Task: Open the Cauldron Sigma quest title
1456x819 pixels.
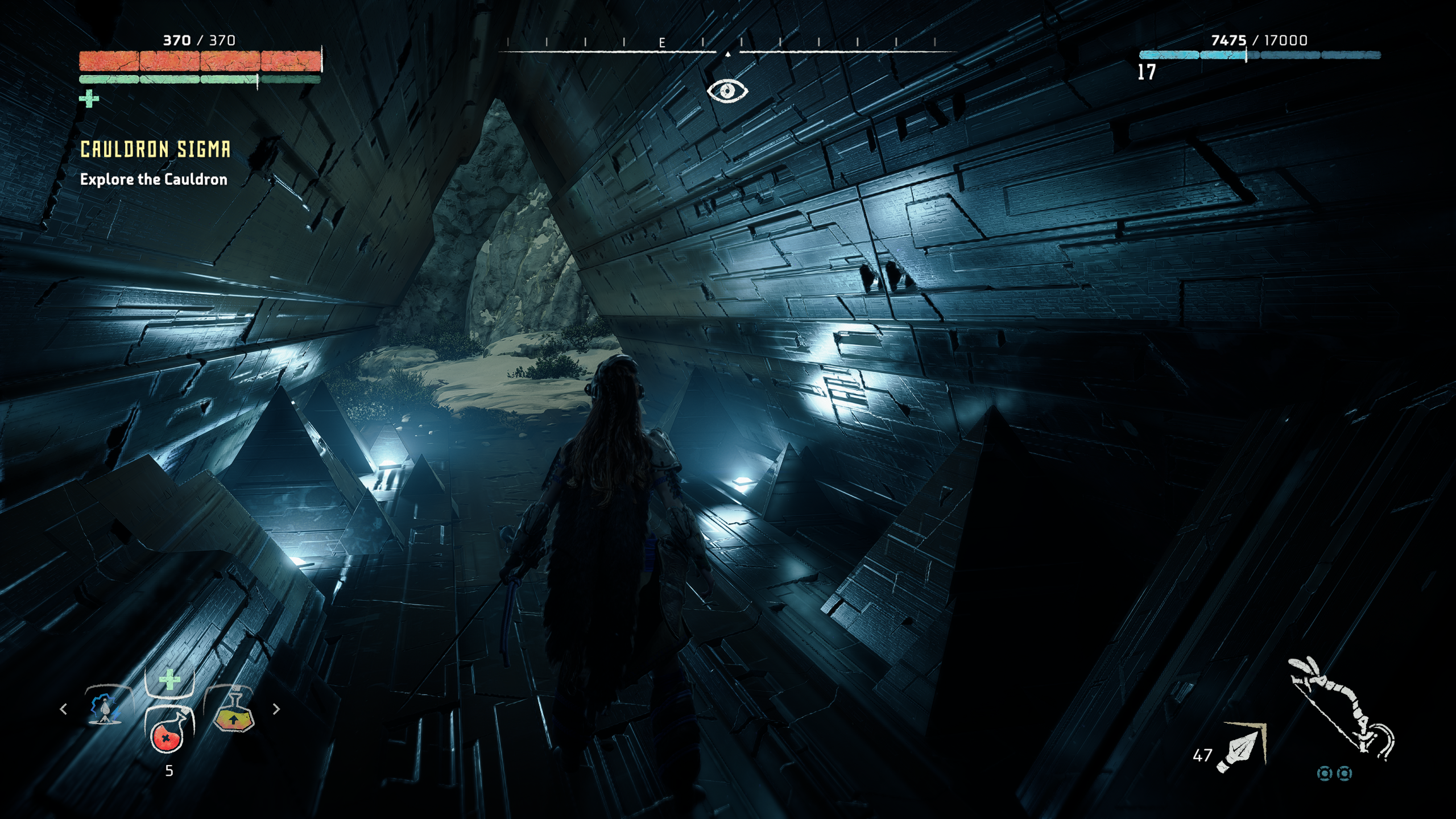Action: pos(155,150)
